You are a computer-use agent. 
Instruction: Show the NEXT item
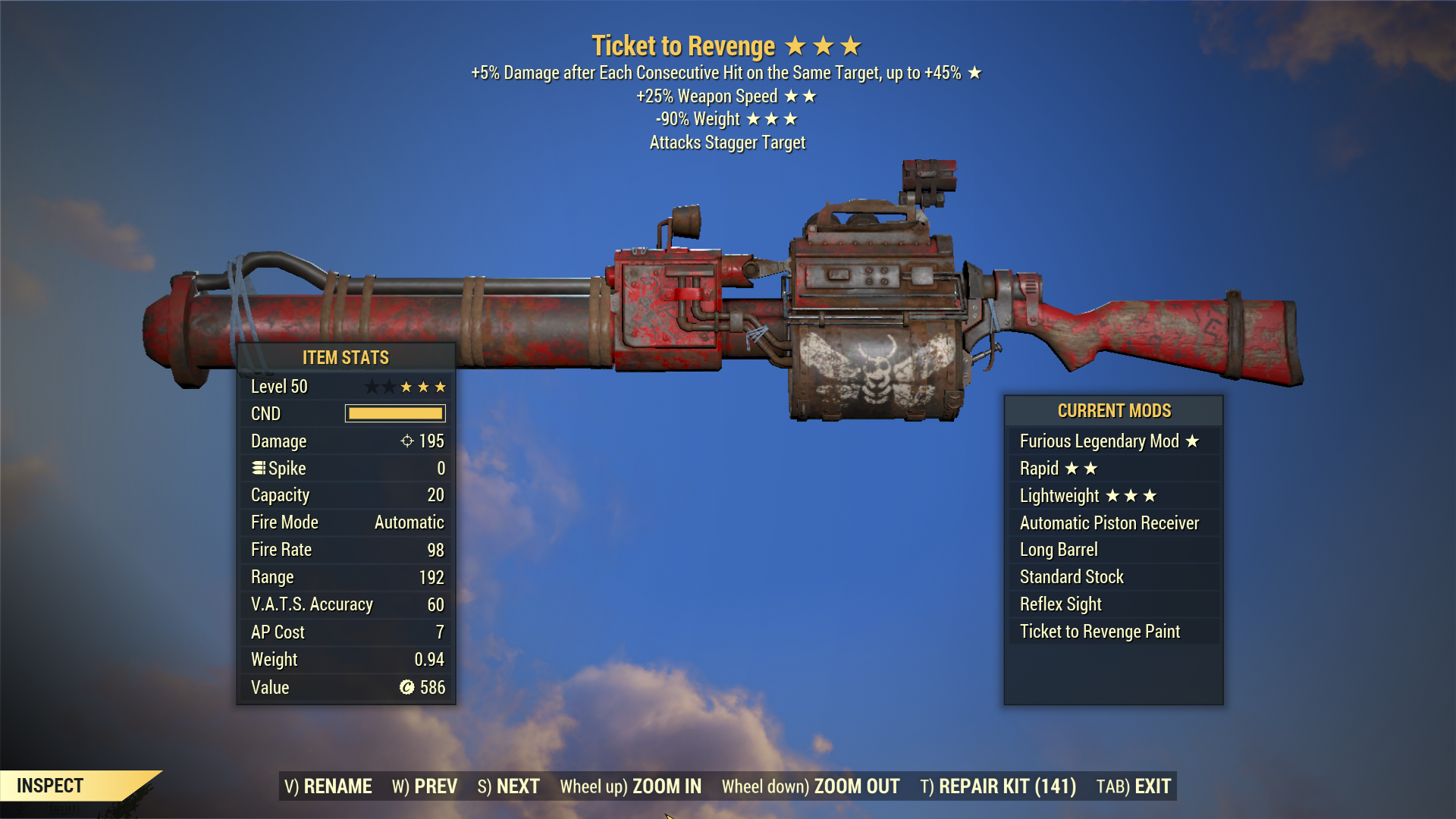(509, 786)
